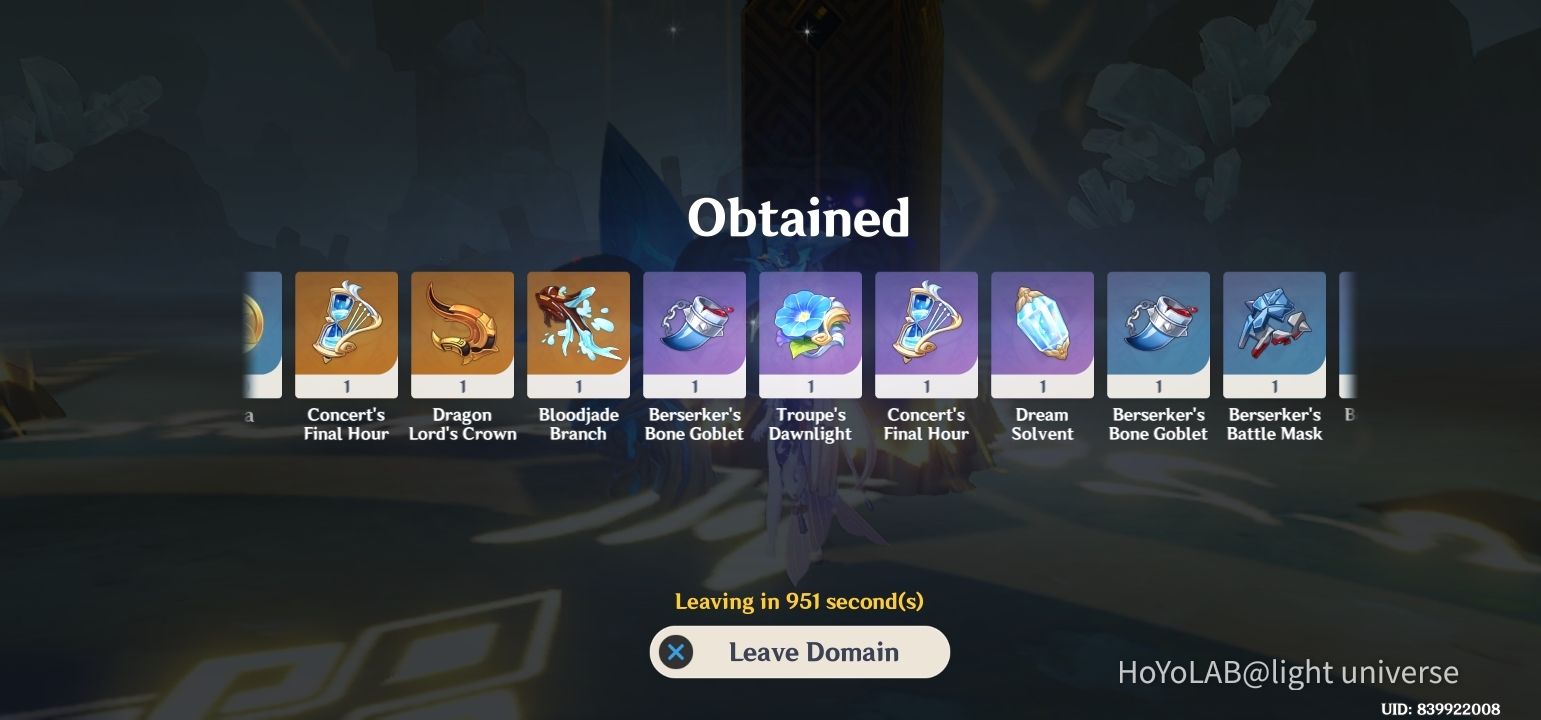Image resolution: width=1541 pixels, height=720 pixels.
Task: Select the Dragon Lord's Crown item icon
Action: (x=462, y=332)
